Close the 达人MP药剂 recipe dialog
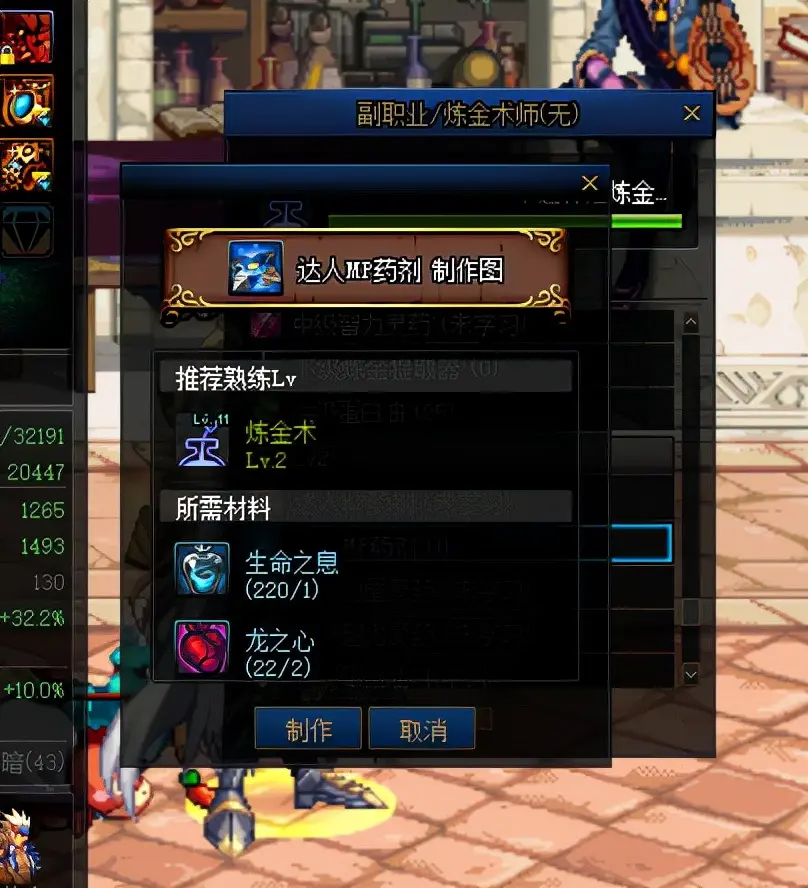This screenshot has width=808, height=888. (590, 183)
